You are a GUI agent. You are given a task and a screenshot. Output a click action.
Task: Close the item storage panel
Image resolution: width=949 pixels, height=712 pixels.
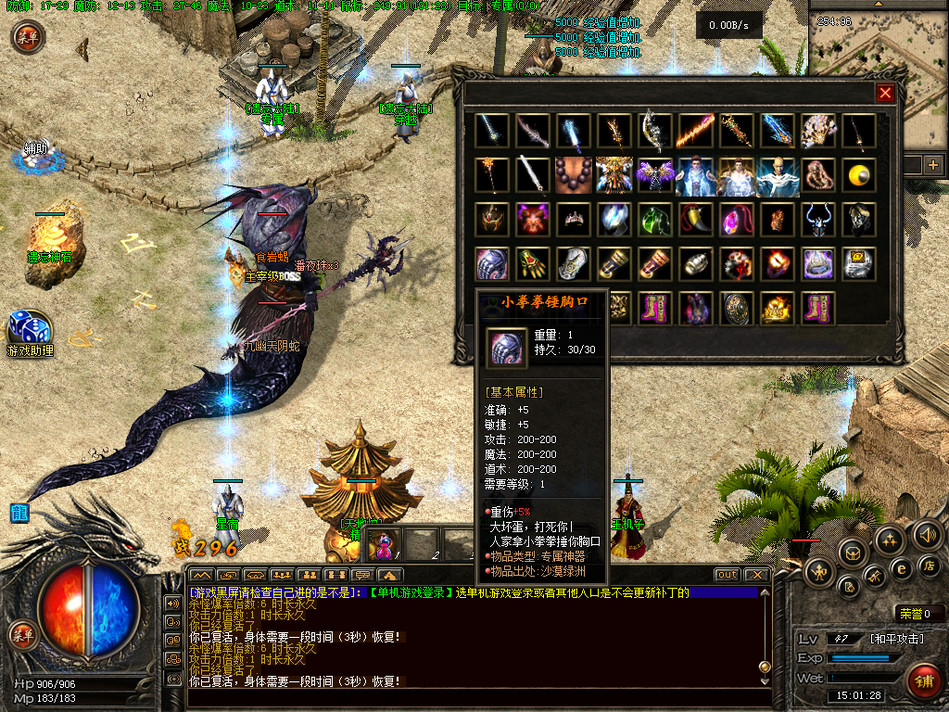click(885, 93)
